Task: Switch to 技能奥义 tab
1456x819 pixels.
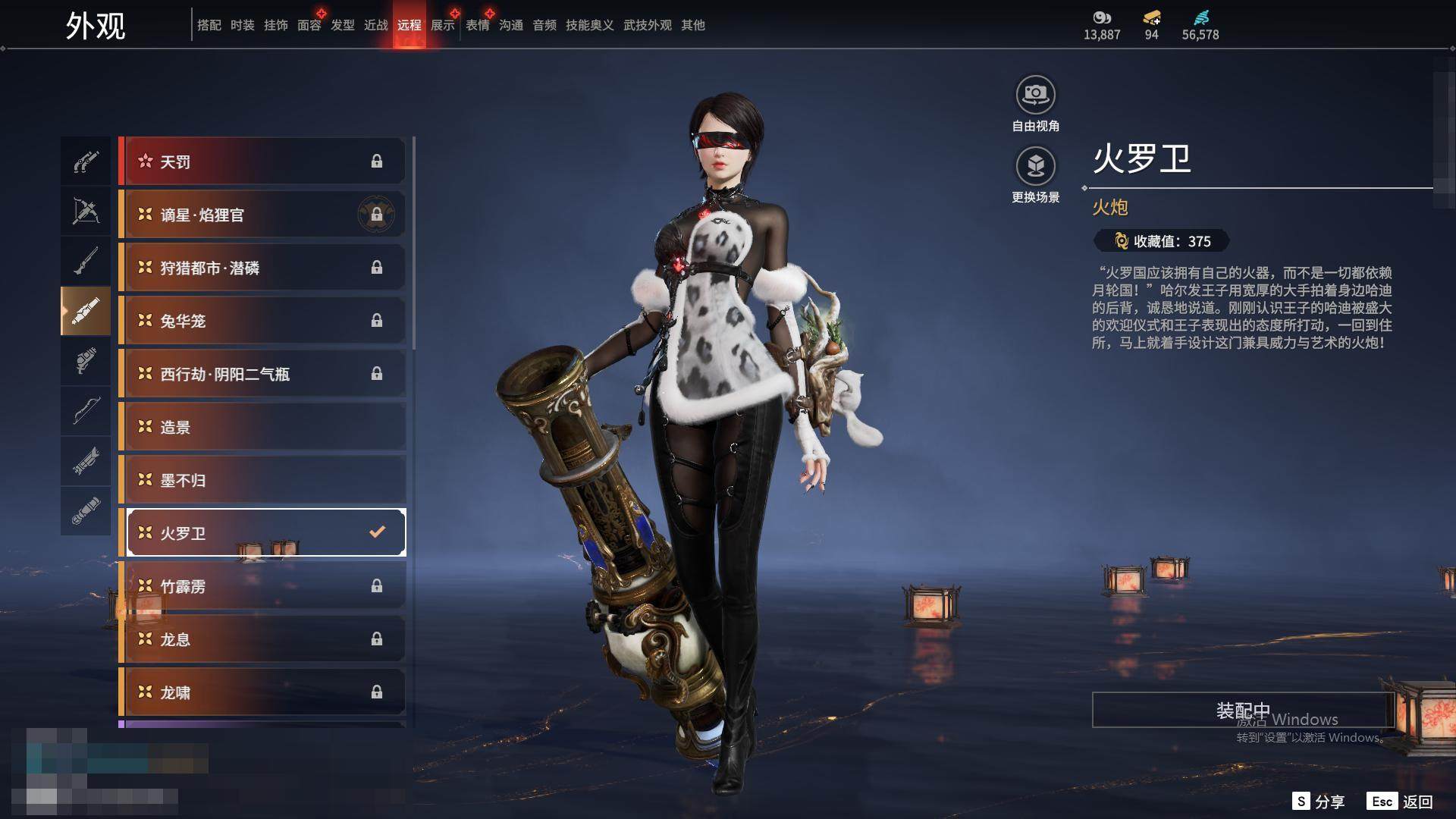Action: tap(589, 25)
